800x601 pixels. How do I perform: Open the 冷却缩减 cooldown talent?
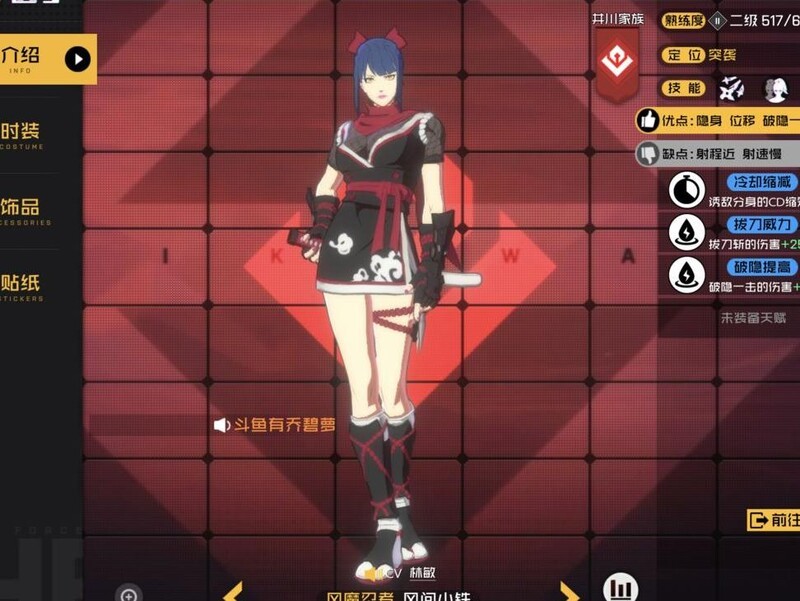pyautogui.click(x=687, y=190)
